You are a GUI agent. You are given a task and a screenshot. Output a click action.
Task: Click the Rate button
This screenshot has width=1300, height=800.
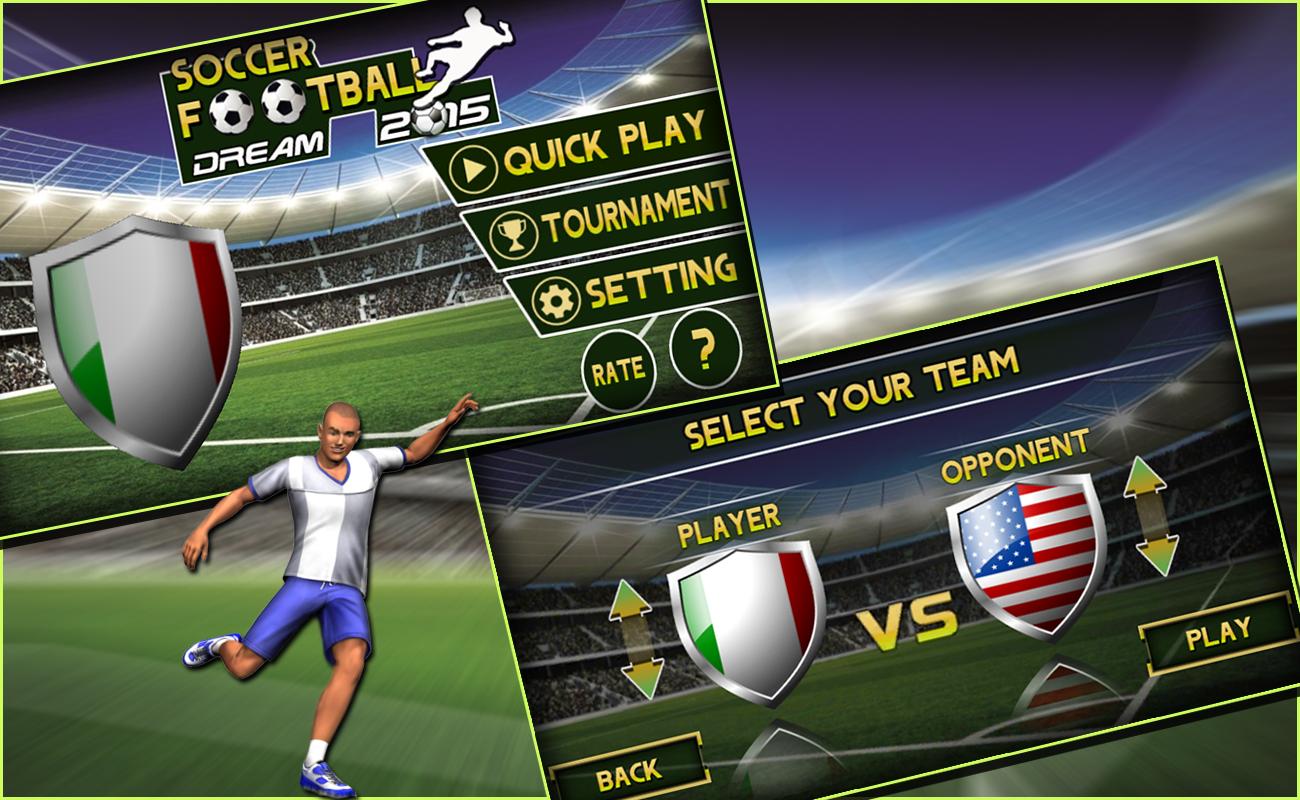click(x=620, y=366)
